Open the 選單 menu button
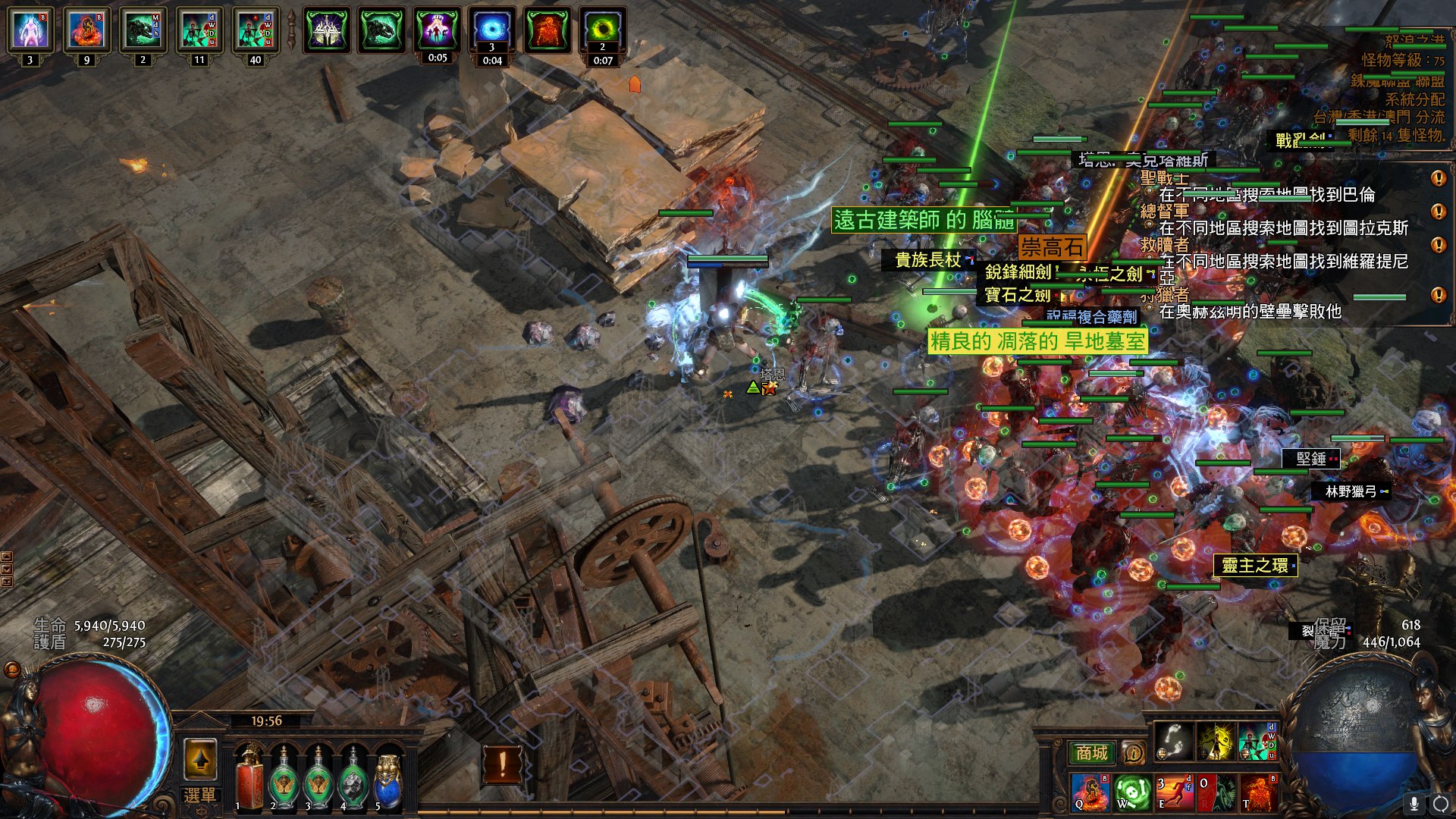This screenshot has height=819, width=1456. 199,795
